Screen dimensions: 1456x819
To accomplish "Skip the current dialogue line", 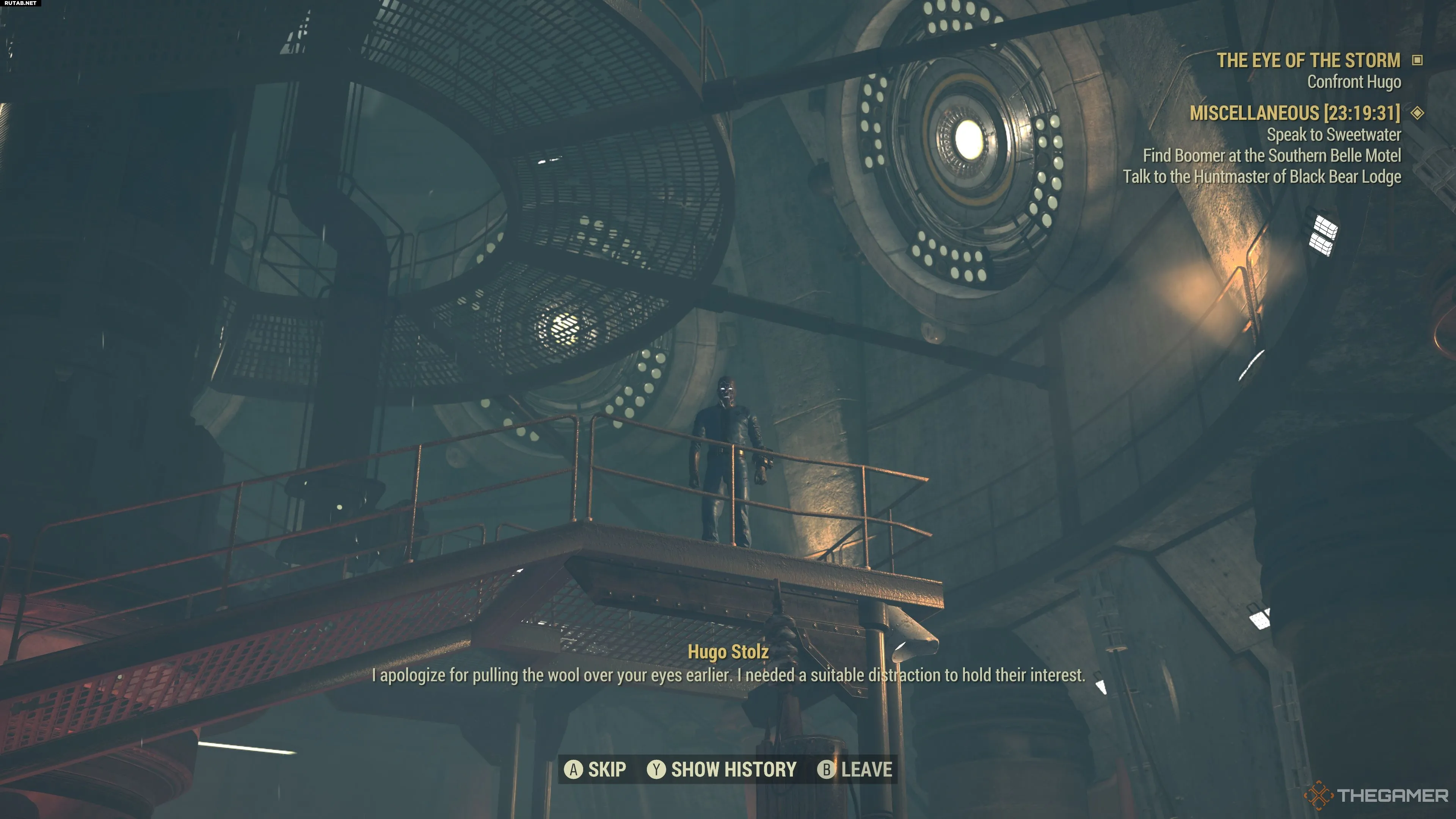I will point(595,769).
